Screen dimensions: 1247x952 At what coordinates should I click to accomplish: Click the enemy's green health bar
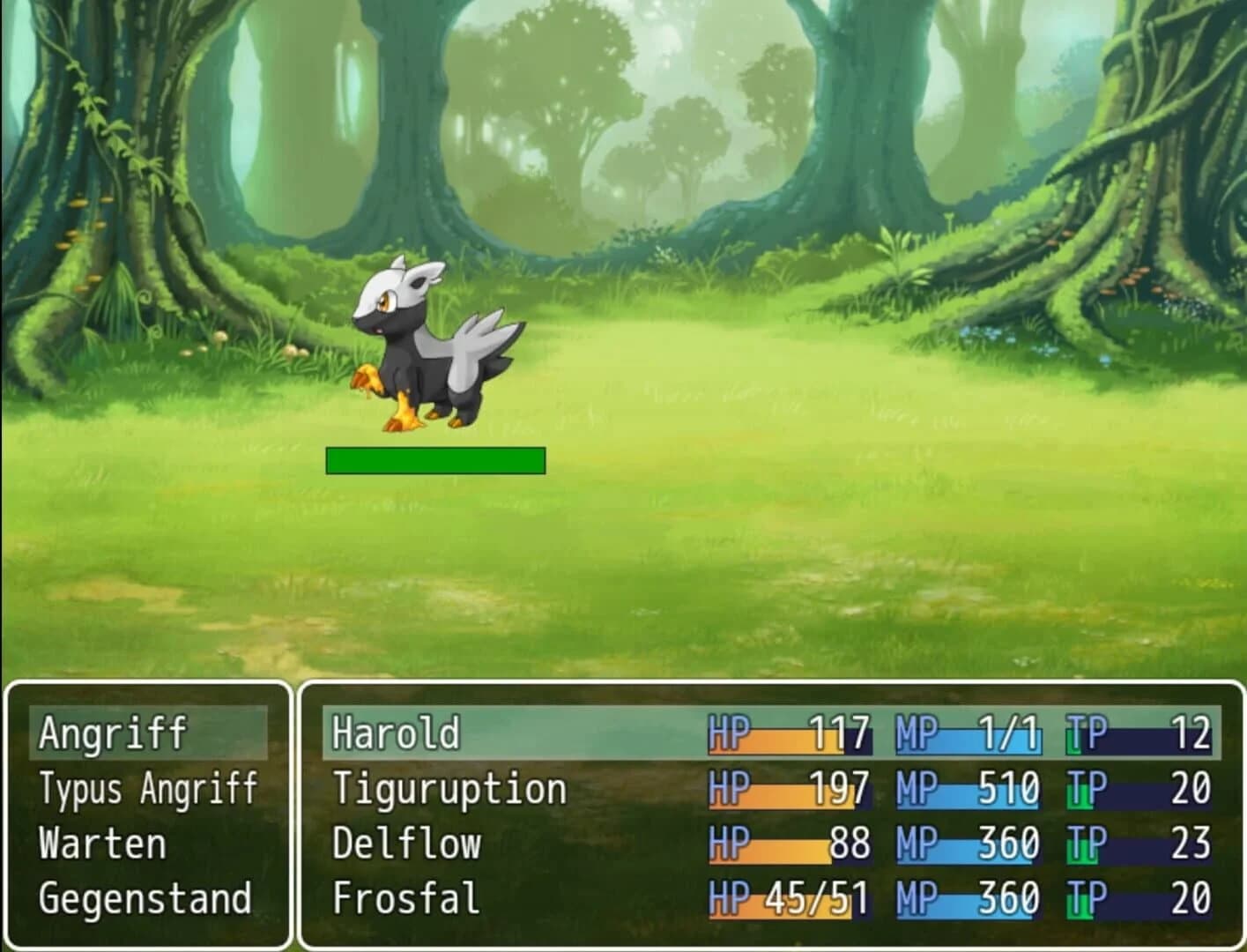435,458
